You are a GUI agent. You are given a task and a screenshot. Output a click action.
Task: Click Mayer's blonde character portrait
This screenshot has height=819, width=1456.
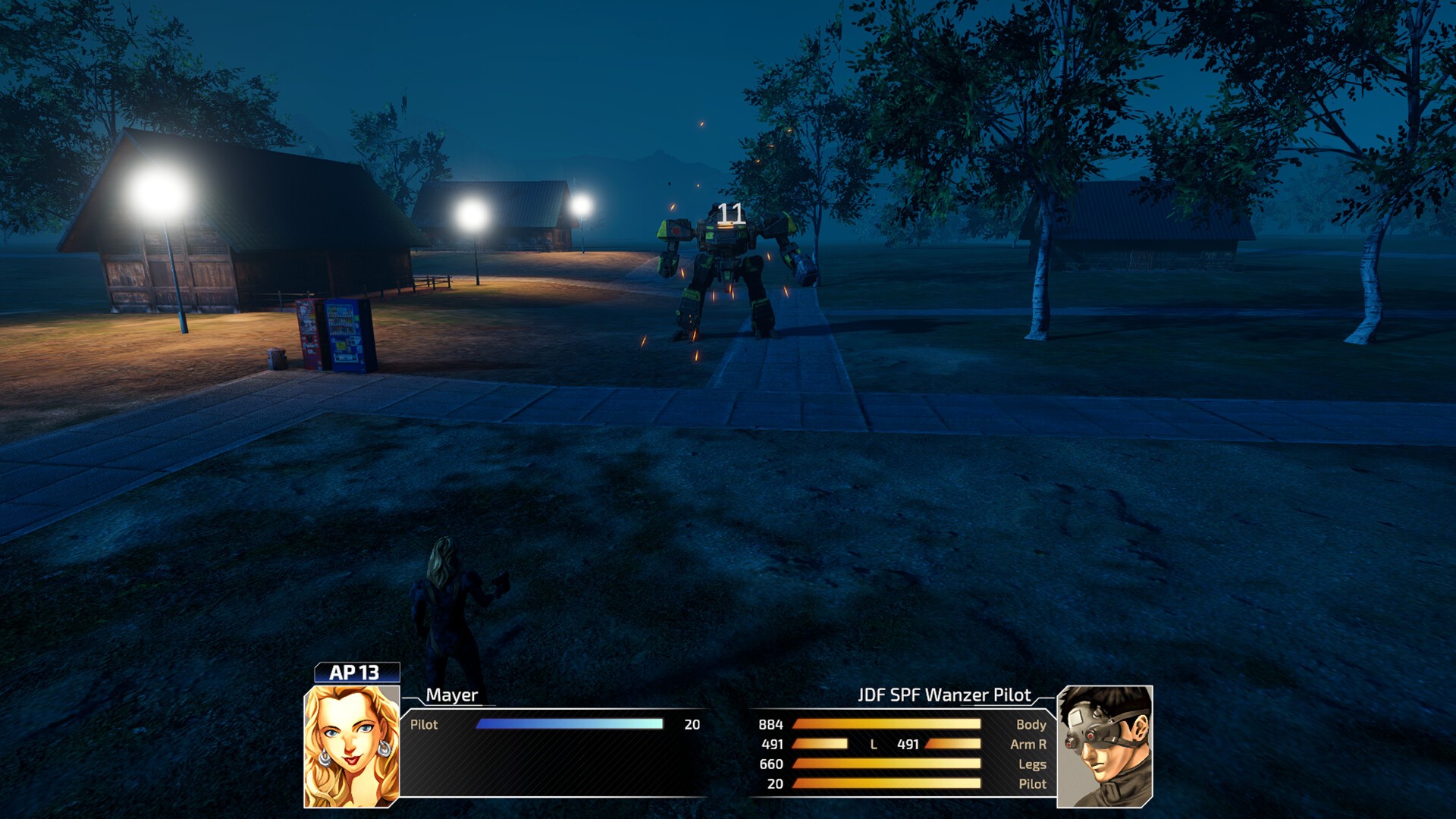(351, 746)
